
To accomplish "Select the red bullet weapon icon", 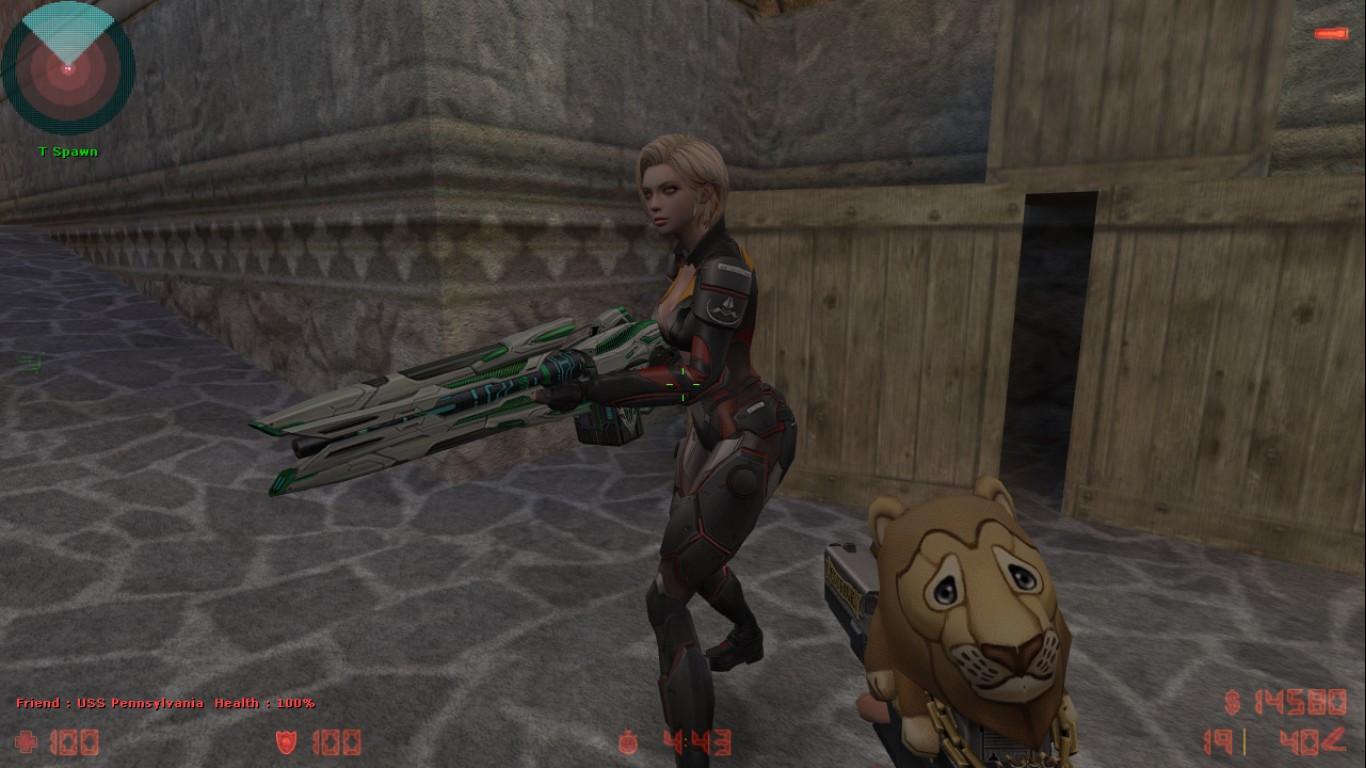I will [x=1331, y=34].
